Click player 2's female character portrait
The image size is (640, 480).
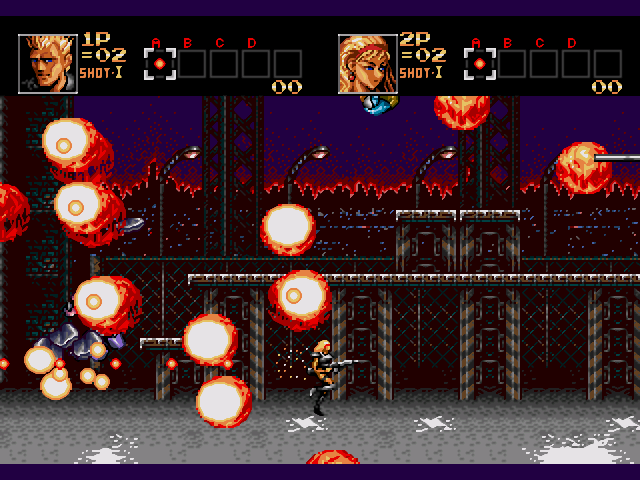tap(367, 64)
